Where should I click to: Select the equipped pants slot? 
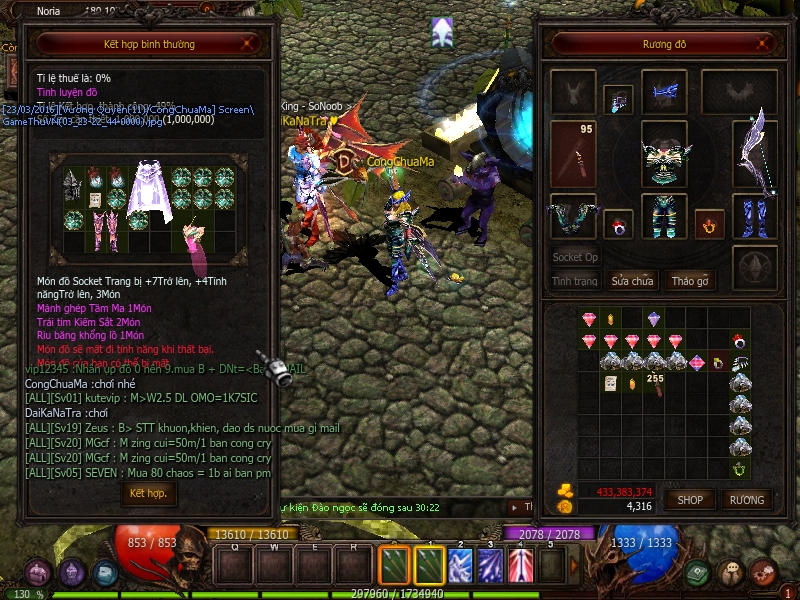pyautogui.click(x=664, y=215)
